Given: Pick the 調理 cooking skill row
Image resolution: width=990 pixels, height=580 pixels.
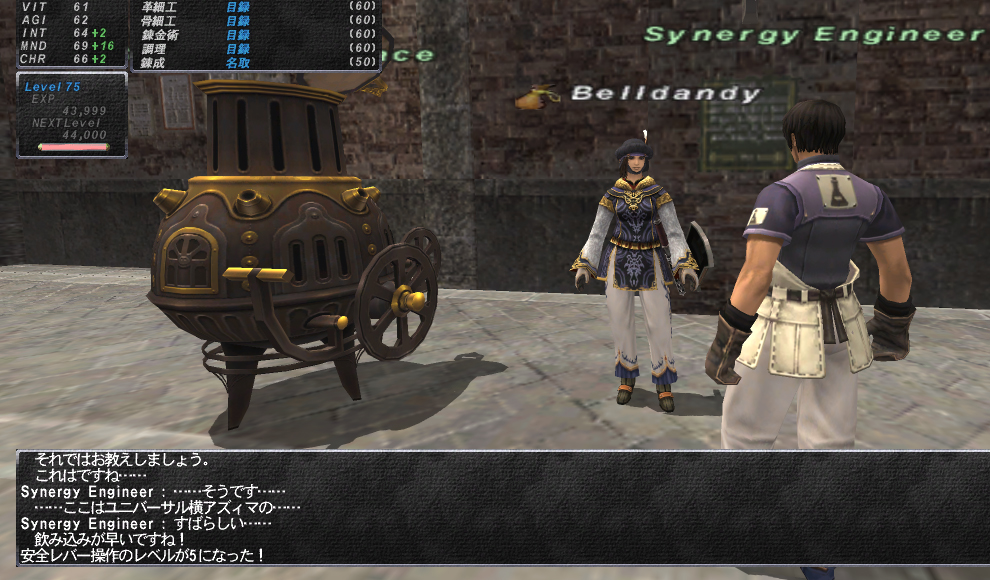Looking at the screenshot, I should coord(255,48).
